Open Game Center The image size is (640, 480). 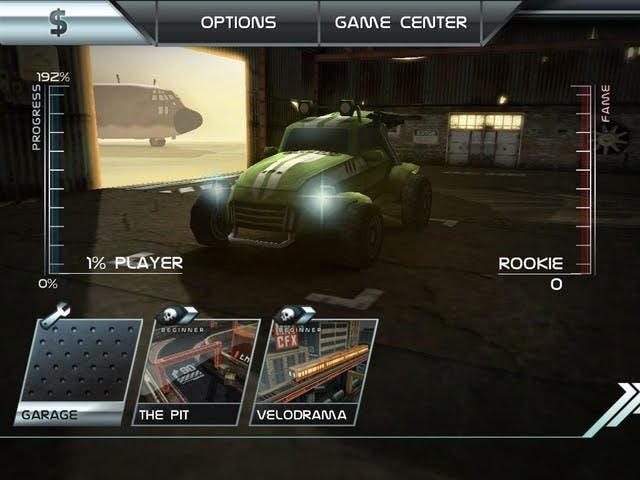400,22
